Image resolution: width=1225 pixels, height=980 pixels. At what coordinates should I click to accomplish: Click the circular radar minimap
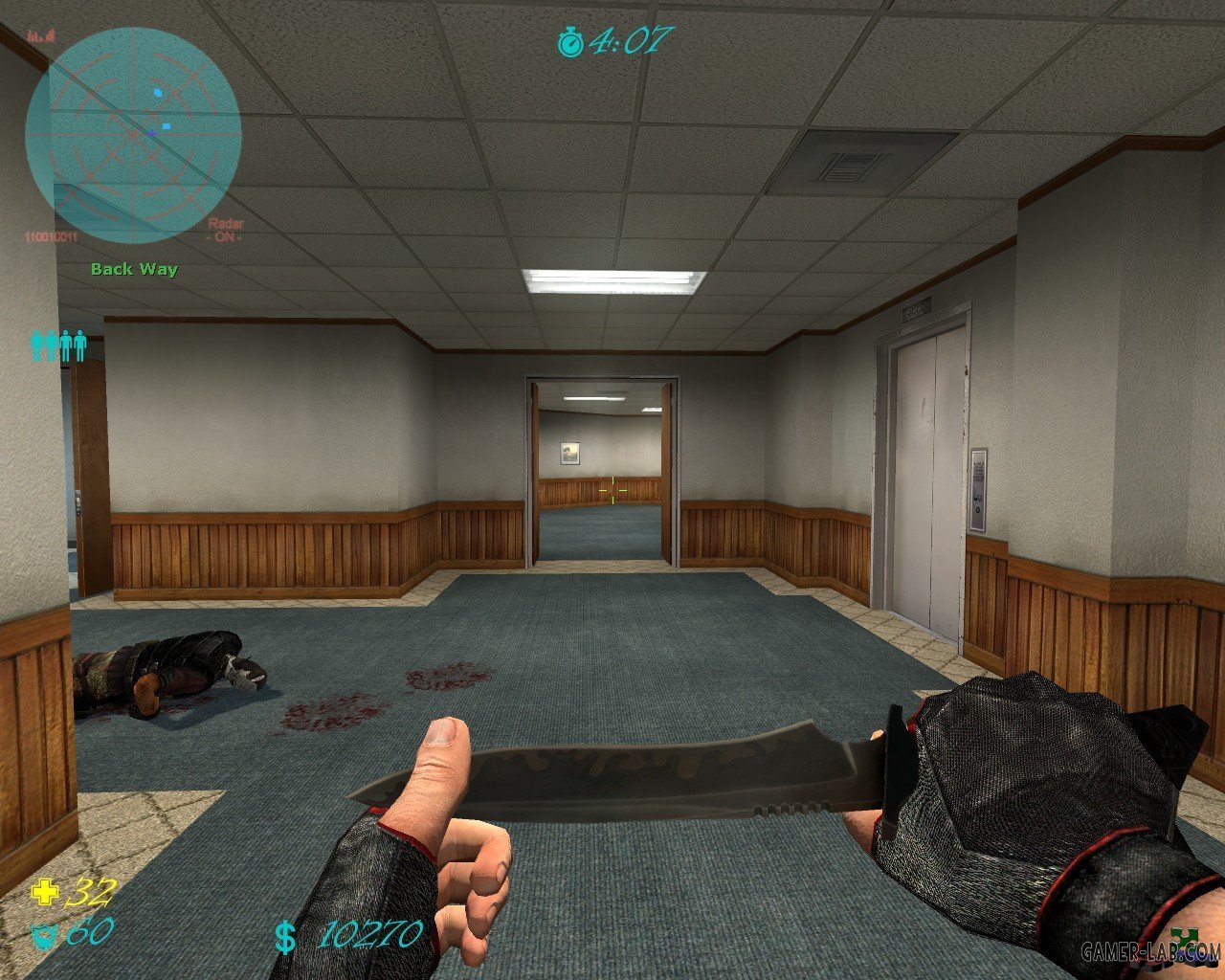133,135
